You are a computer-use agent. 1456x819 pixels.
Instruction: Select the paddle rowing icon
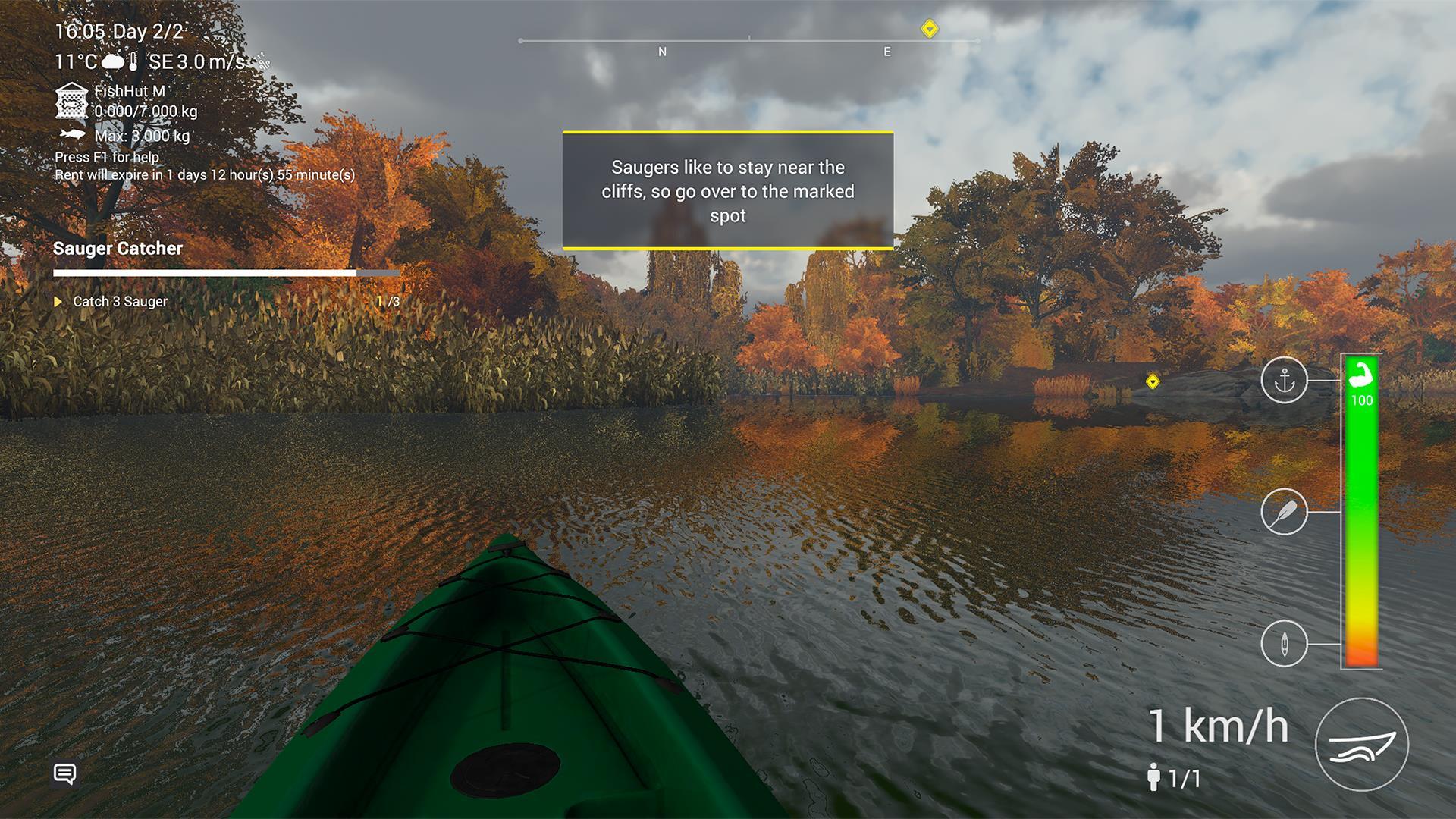[x=1284, y=512]
